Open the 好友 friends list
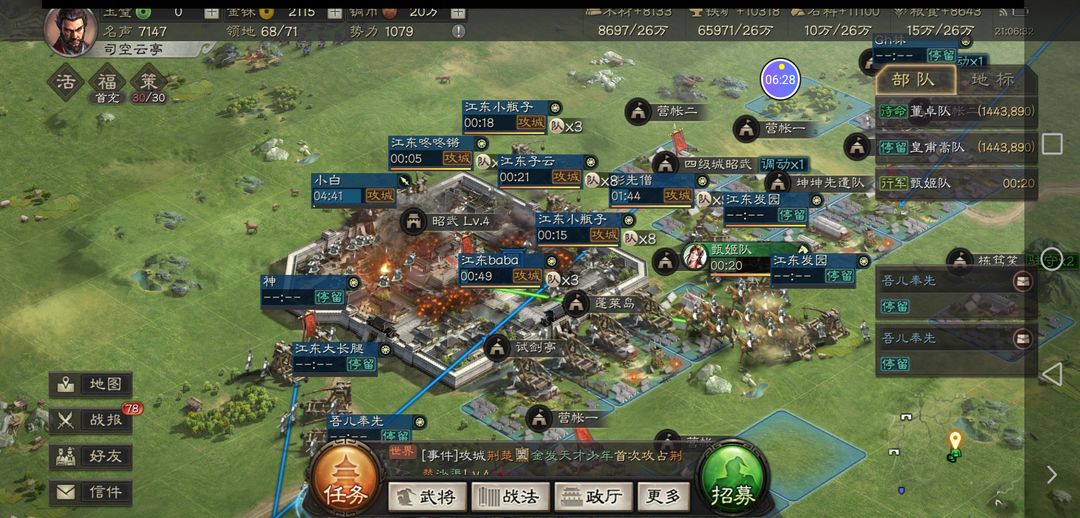Image resolution: width=1080 pixels, height=518 pixels. (92, 456)
